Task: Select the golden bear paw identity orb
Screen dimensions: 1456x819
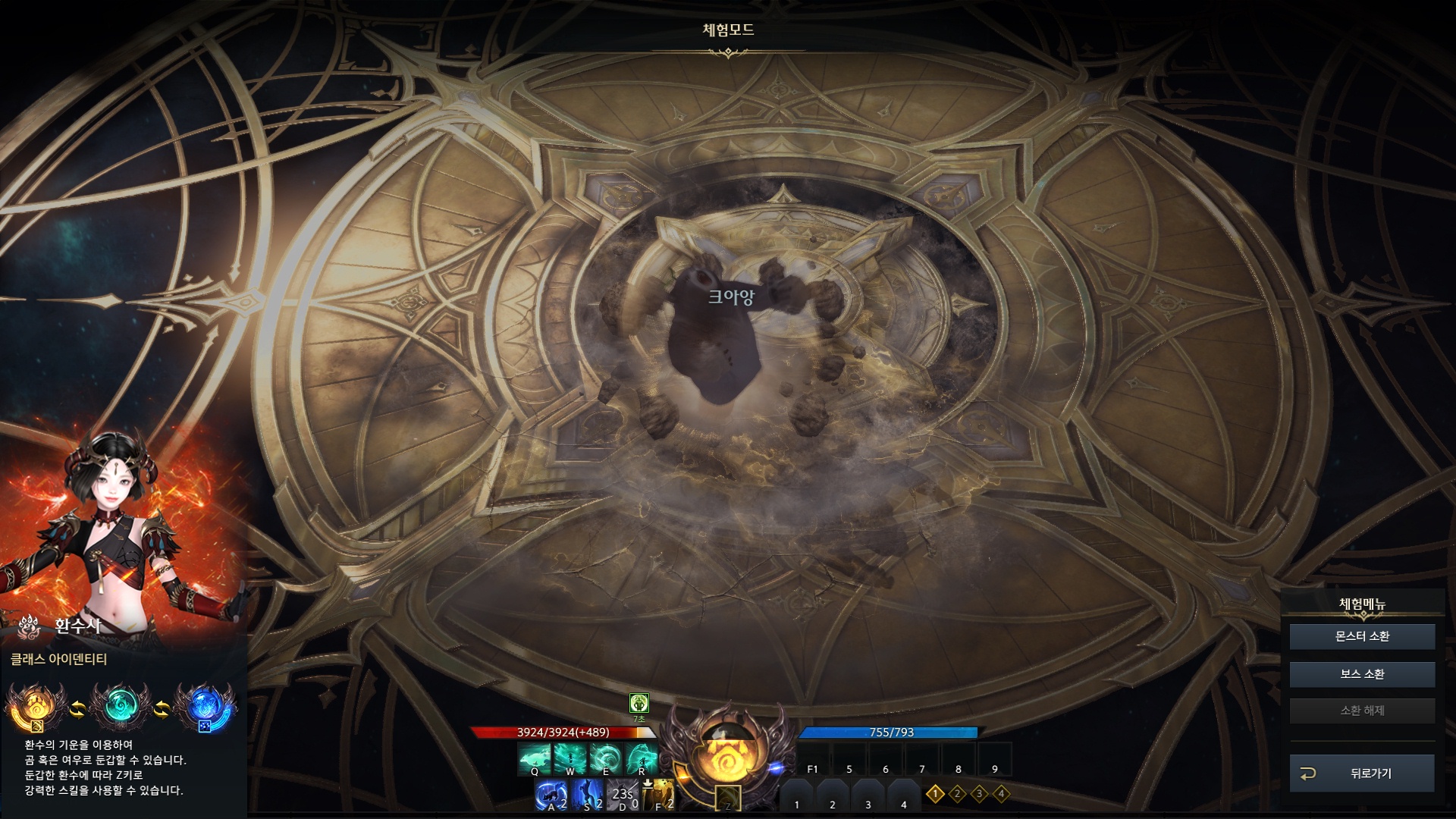Action: coord(34,708)
